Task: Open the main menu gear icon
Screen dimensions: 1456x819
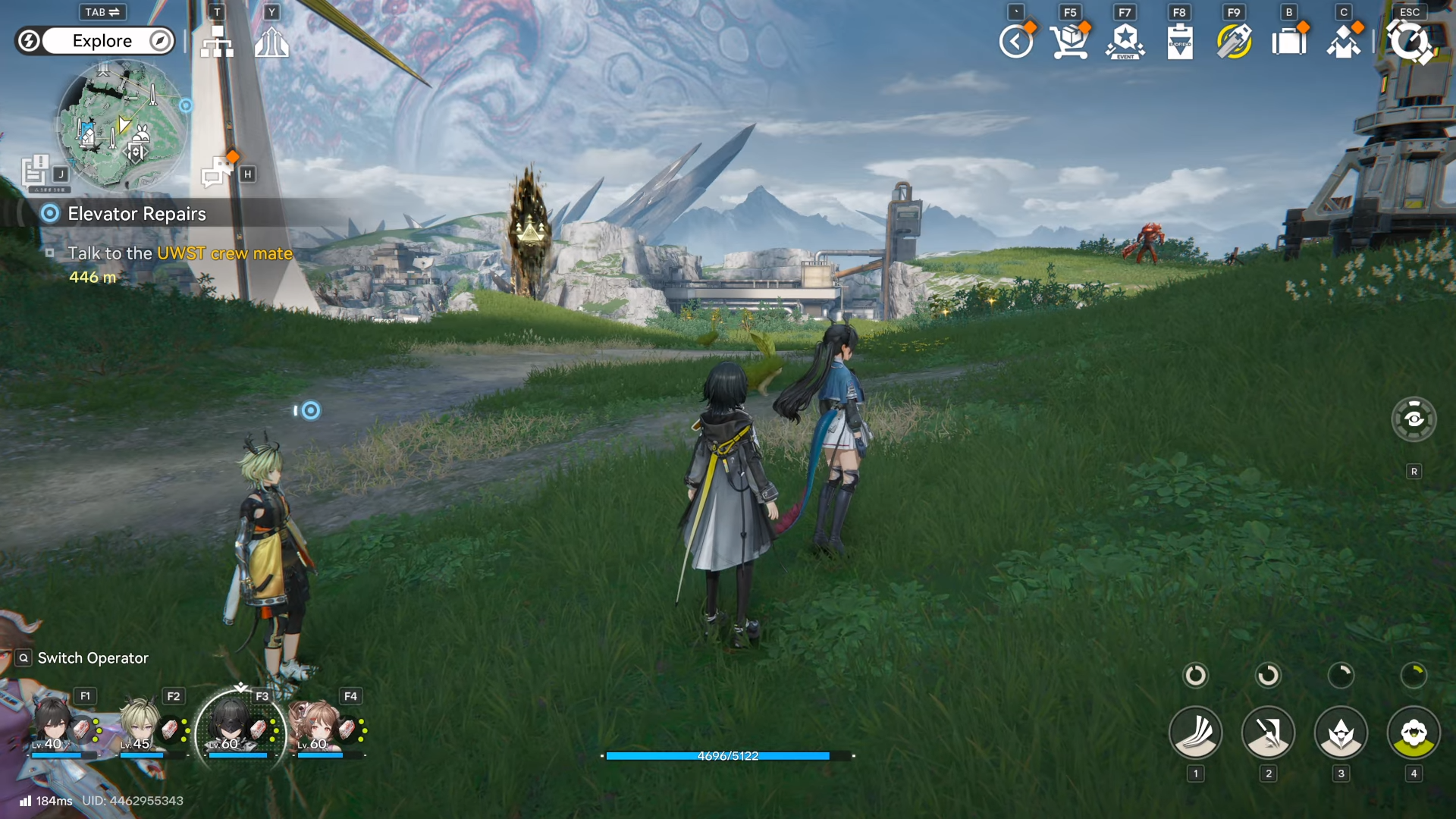Action: coord(1409,42)
